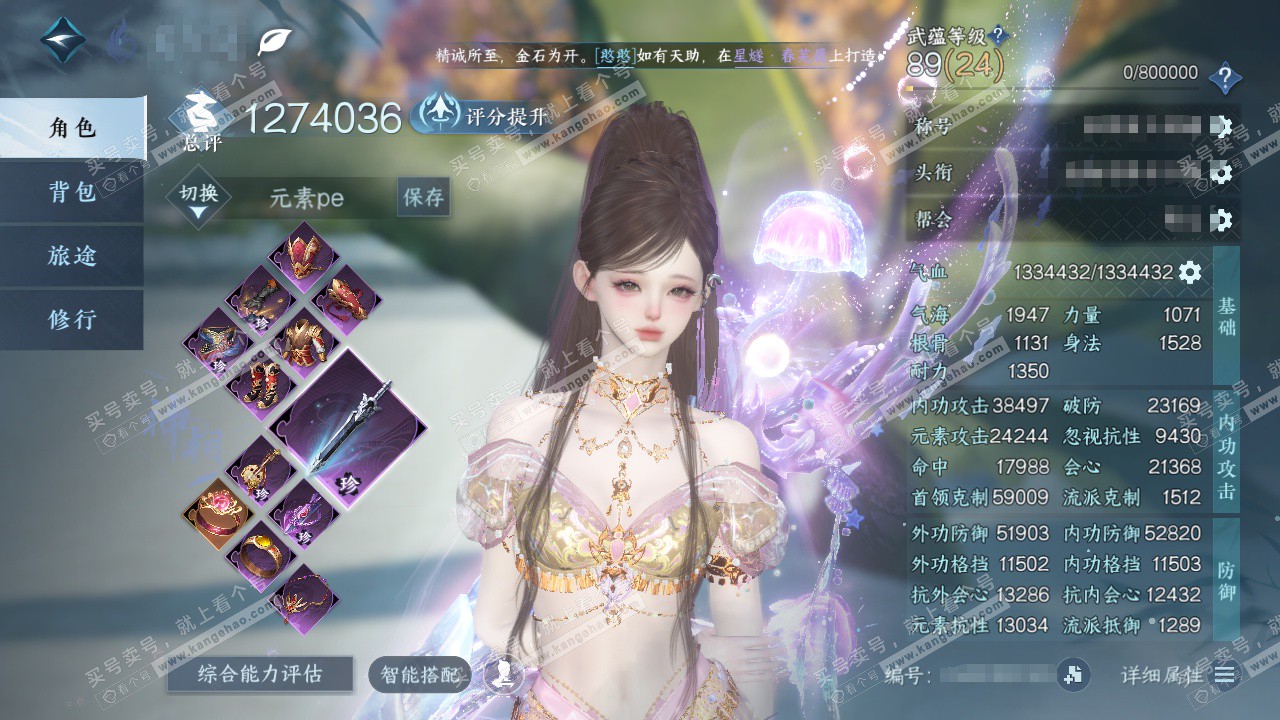Show help for 武蕴等级 level
This screenshot has height=720, width=1280.
point(998,37)
